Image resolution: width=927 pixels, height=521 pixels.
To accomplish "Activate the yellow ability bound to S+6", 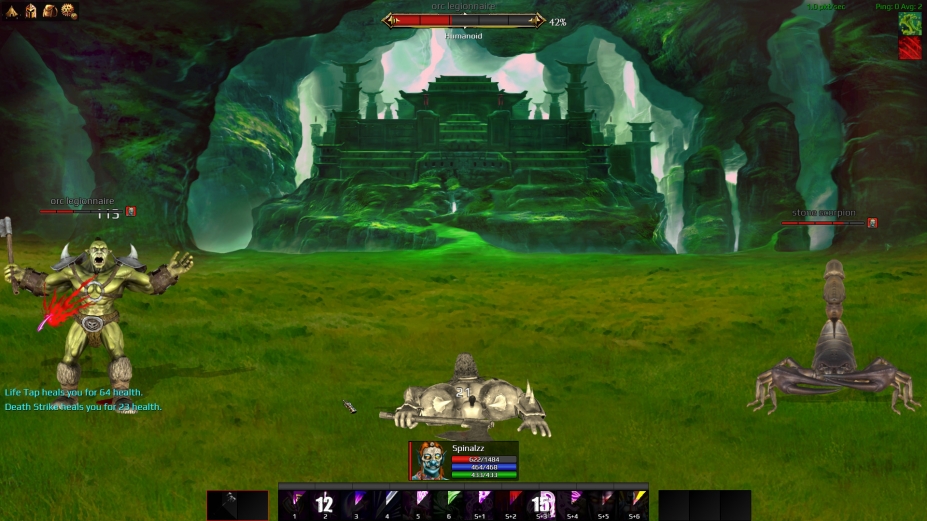I will (635, 503).
